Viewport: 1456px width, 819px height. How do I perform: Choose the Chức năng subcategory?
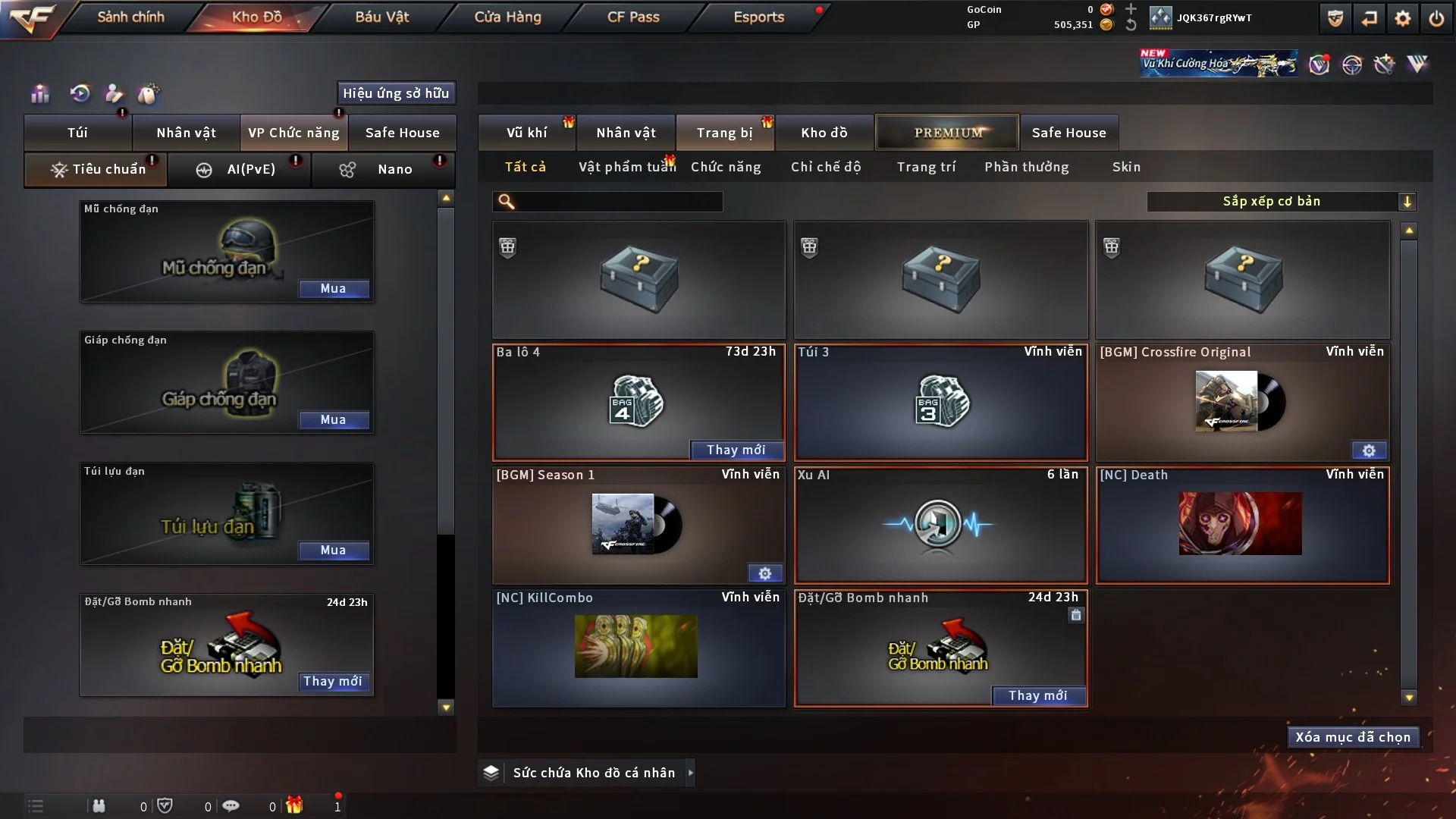726,167
